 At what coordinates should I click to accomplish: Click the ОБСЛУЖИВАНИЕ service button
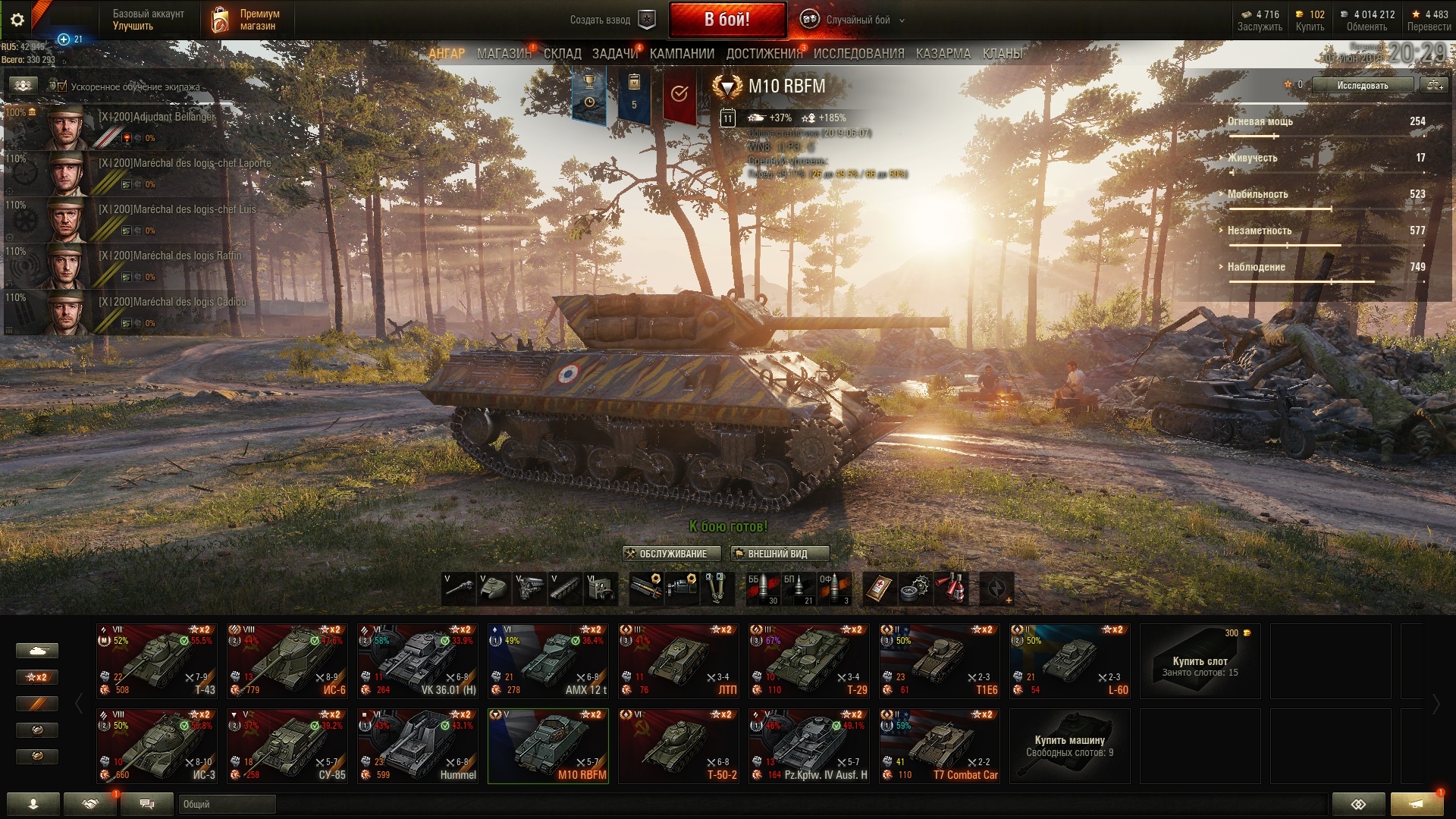666,554
